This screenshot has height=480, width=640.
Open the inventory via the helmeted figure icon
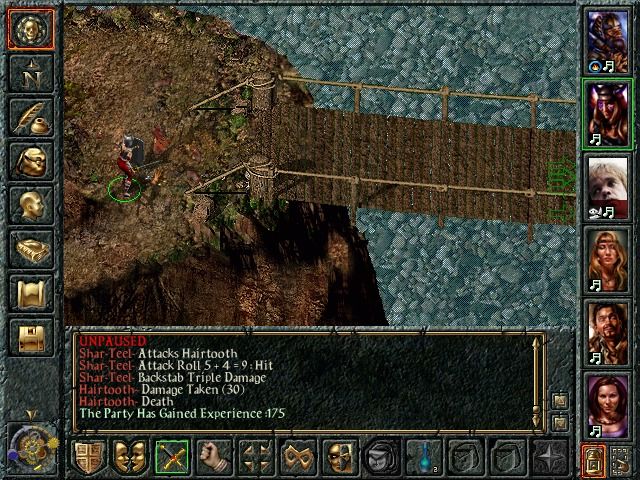tap(31, 161)
